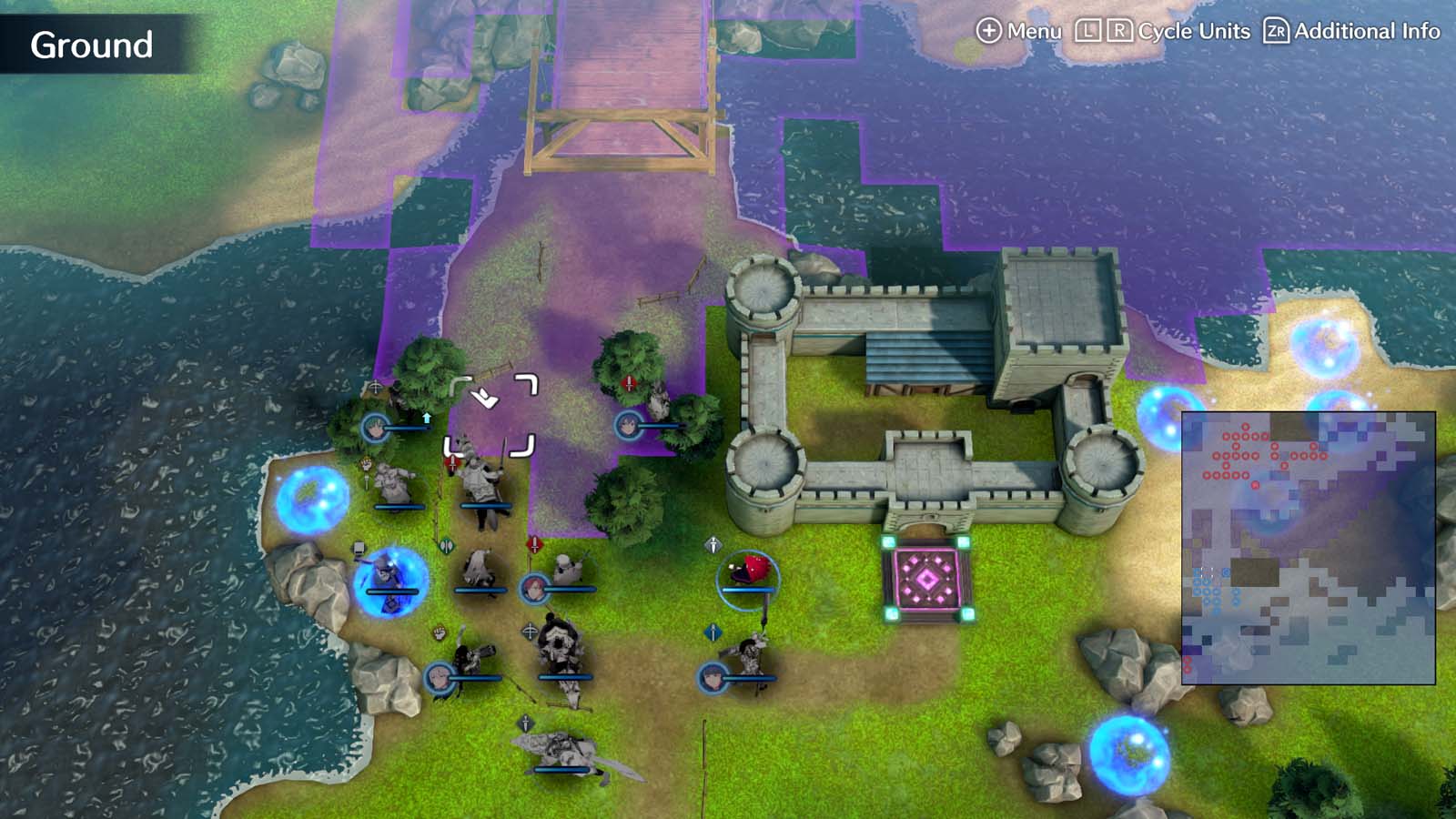Open Additional Info
Viewport: 1456px width, 819px height.
click(x=1365, y=30)
